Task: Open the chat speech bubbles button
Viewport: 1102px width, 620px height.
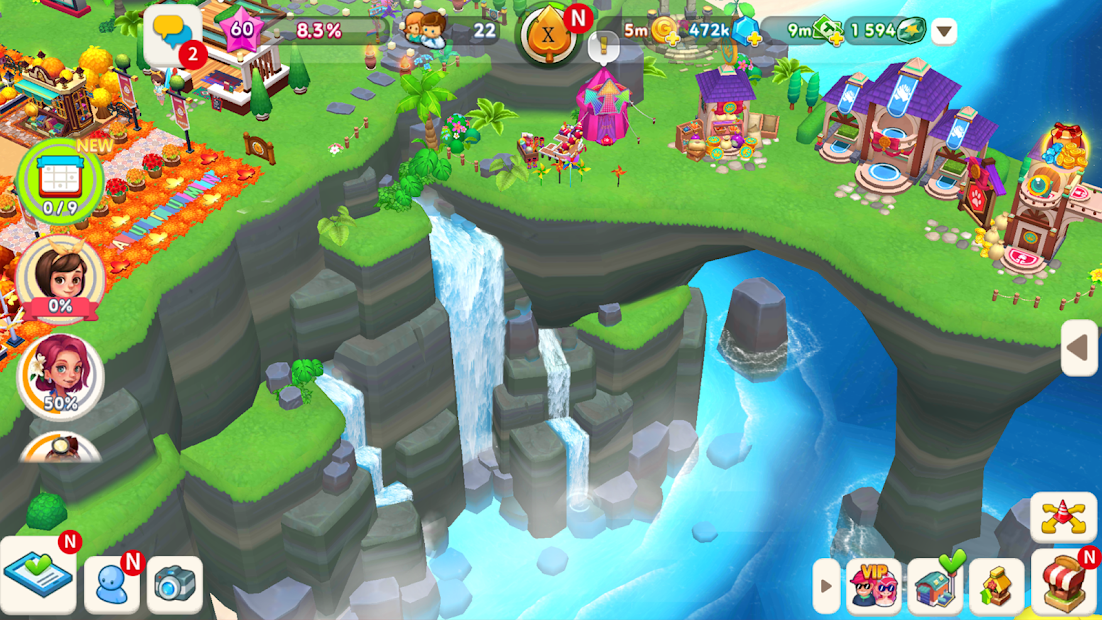Action: tap(174, 36)
